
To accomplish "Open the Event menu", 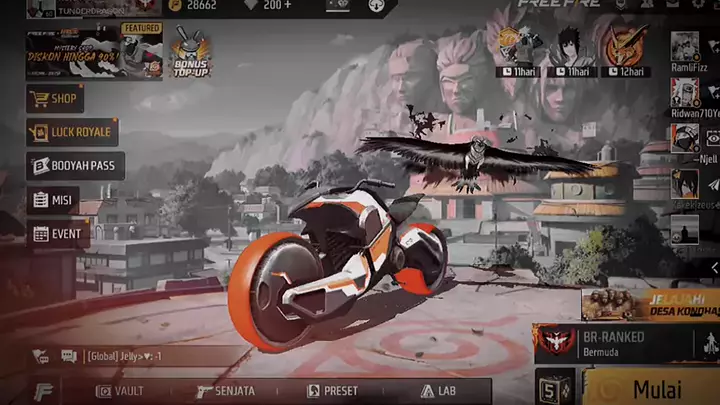I will coord(57,234).
